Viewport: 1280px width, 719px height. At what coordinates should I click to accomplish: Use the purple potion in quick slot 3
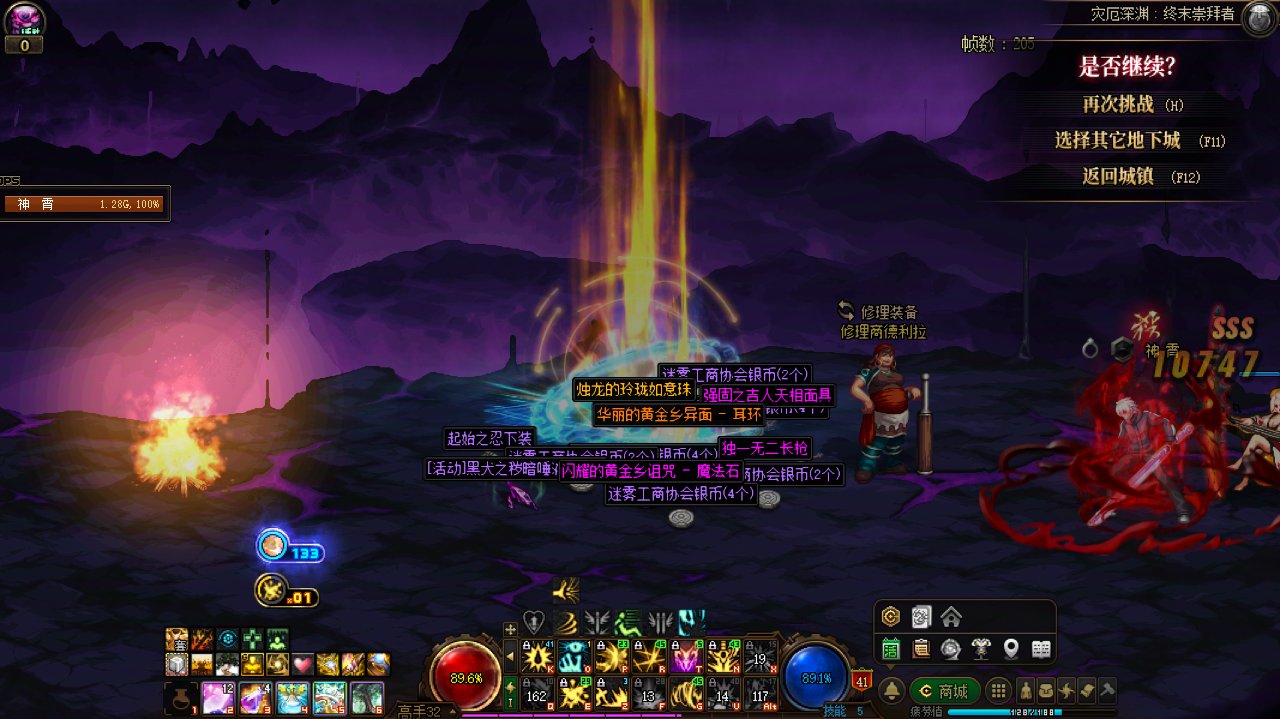[x=255, y=697]
